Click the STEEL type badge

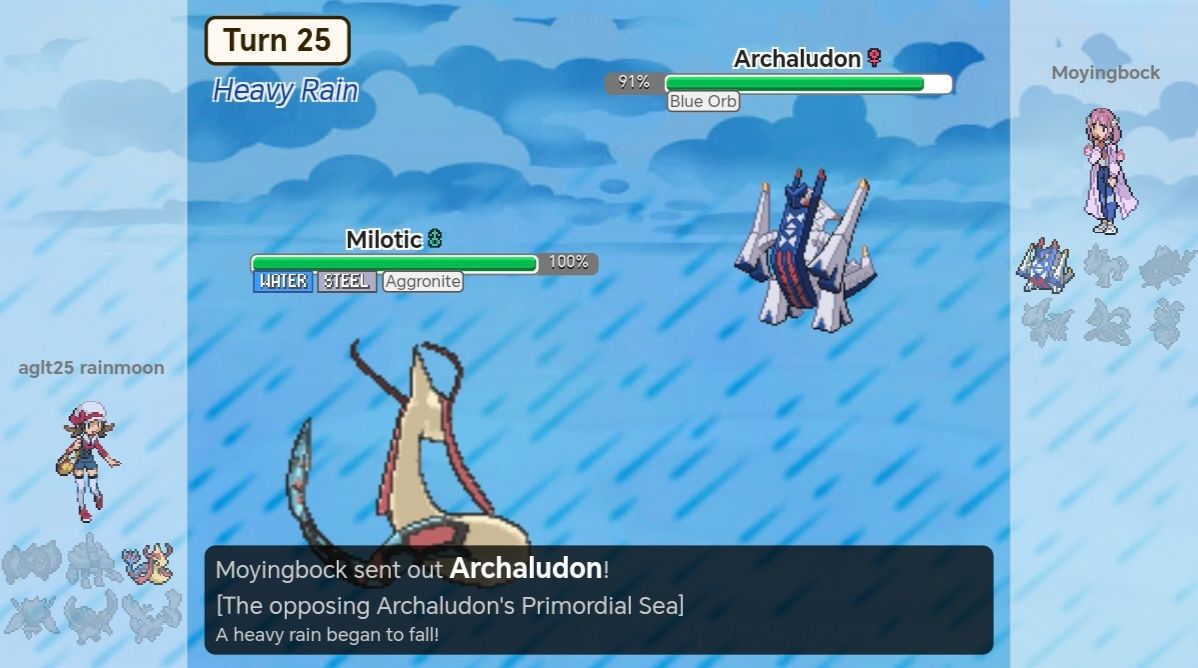point(347,282)
